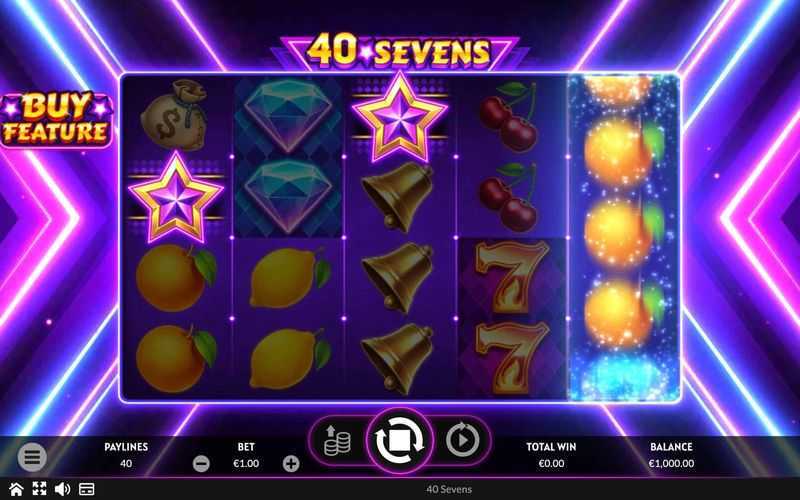Open the coin stack bet settings
The image size is (800, 500).
tap(336, 439)
